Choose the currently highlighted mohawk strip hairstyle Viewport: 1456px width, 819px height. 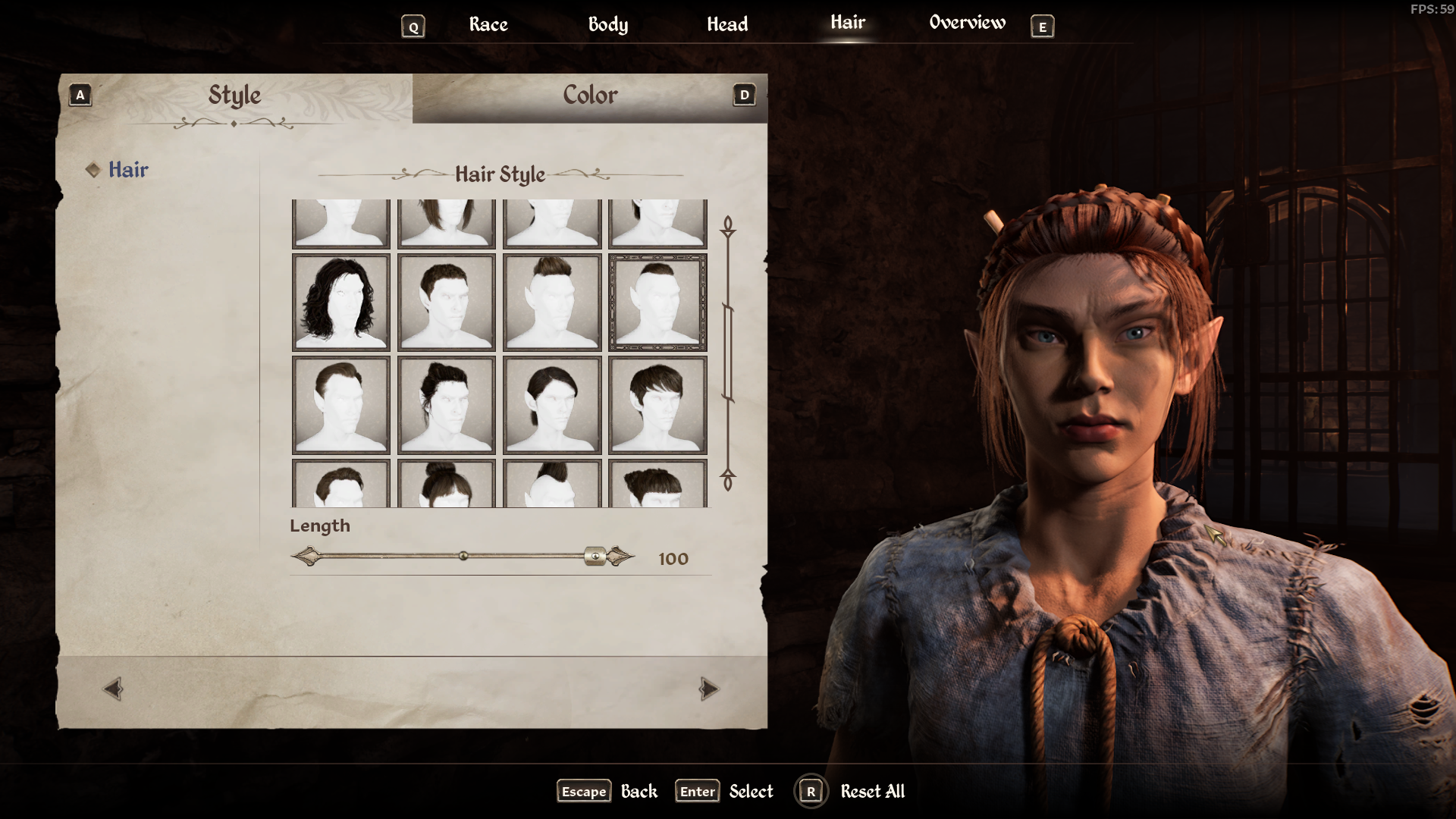pyautogui.click(x=657, y=302)
